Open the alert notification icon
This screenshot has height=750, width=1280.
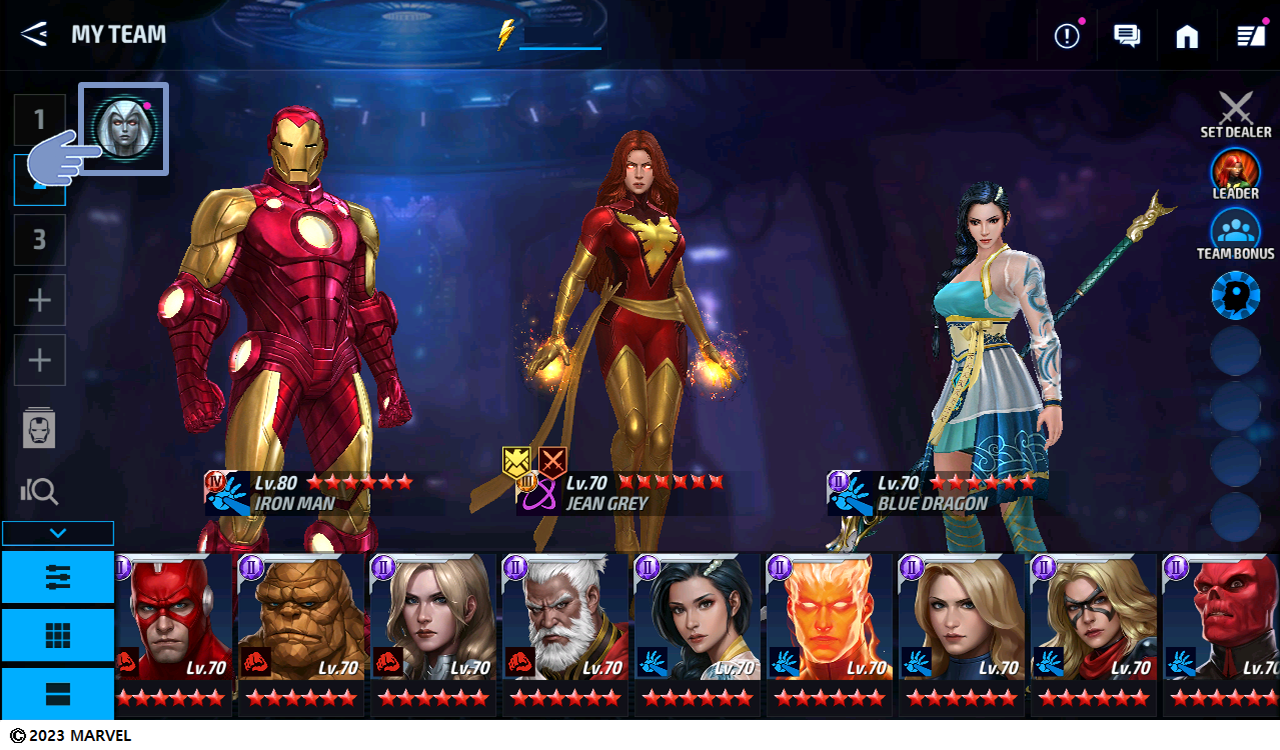[1067, 36]
